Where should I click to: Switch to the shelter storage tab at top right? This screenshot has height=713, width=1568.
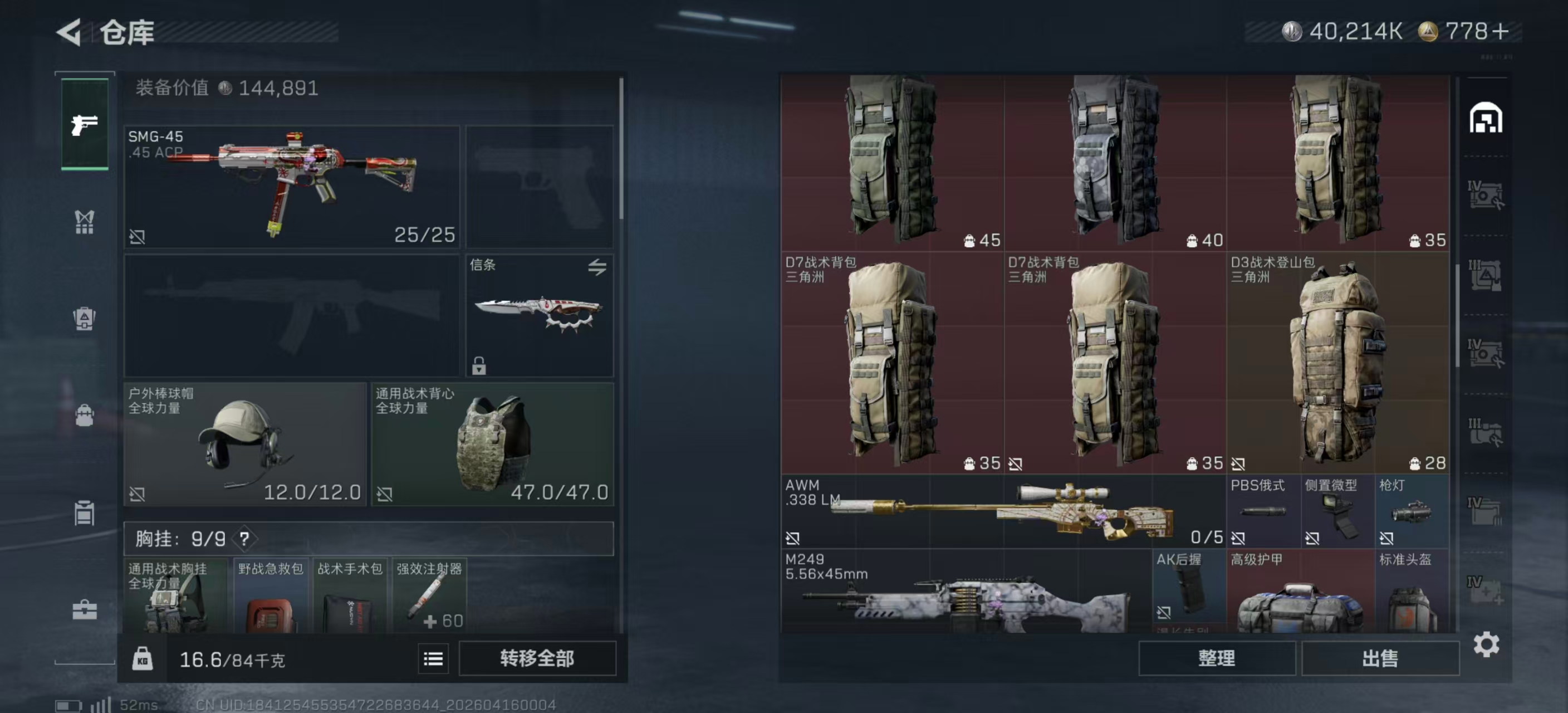point(1486,119)
